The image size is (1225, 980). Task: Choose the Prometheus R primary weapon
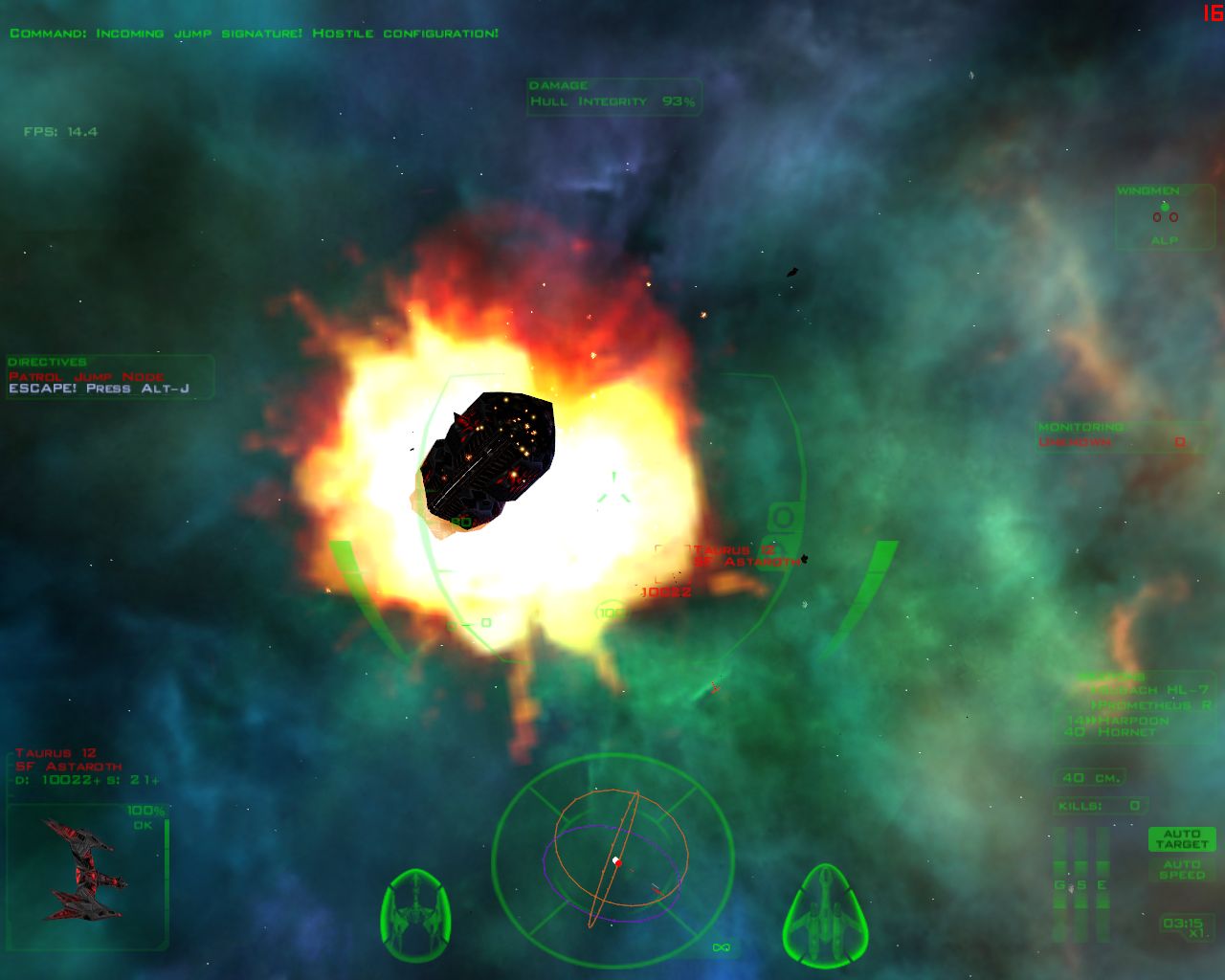[1154, 705]
